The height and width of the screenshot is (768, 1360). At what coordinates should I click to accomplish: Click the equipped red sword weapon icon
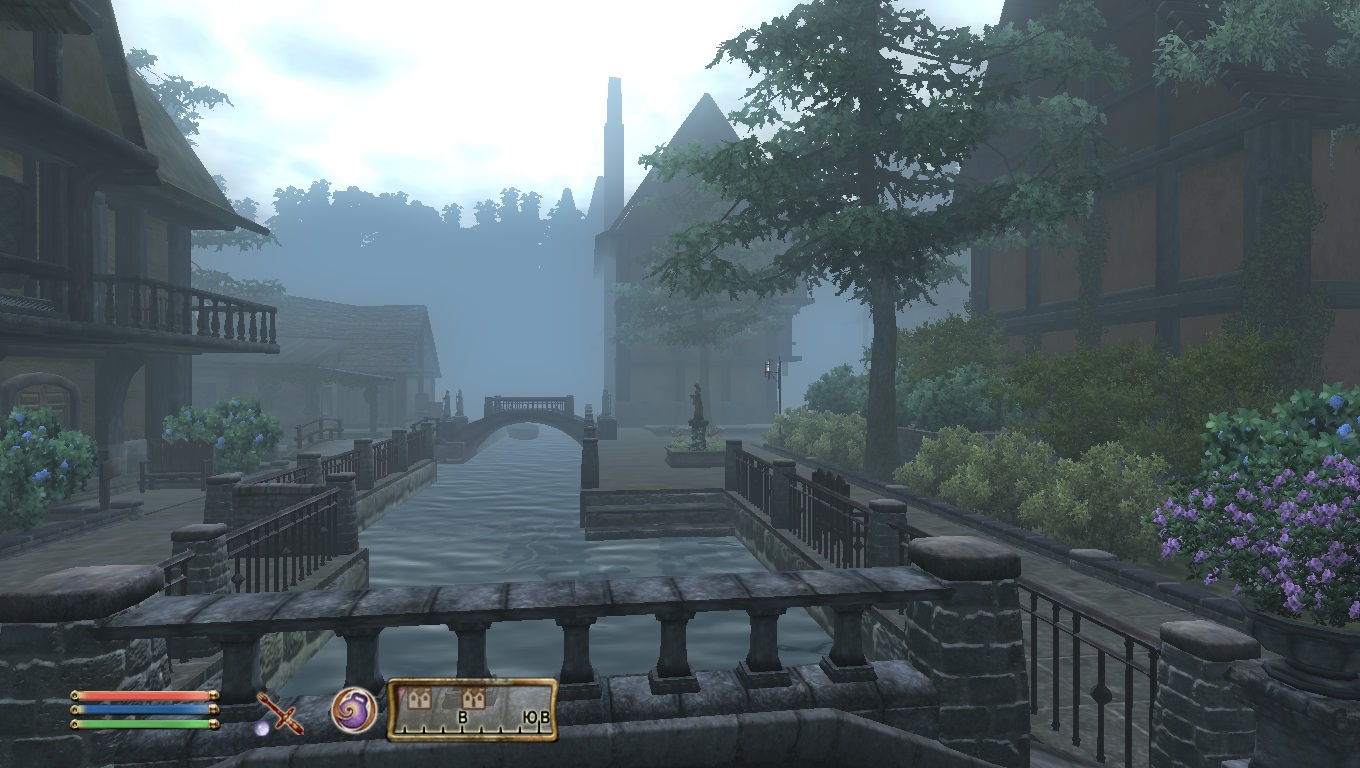coord(280,713)
